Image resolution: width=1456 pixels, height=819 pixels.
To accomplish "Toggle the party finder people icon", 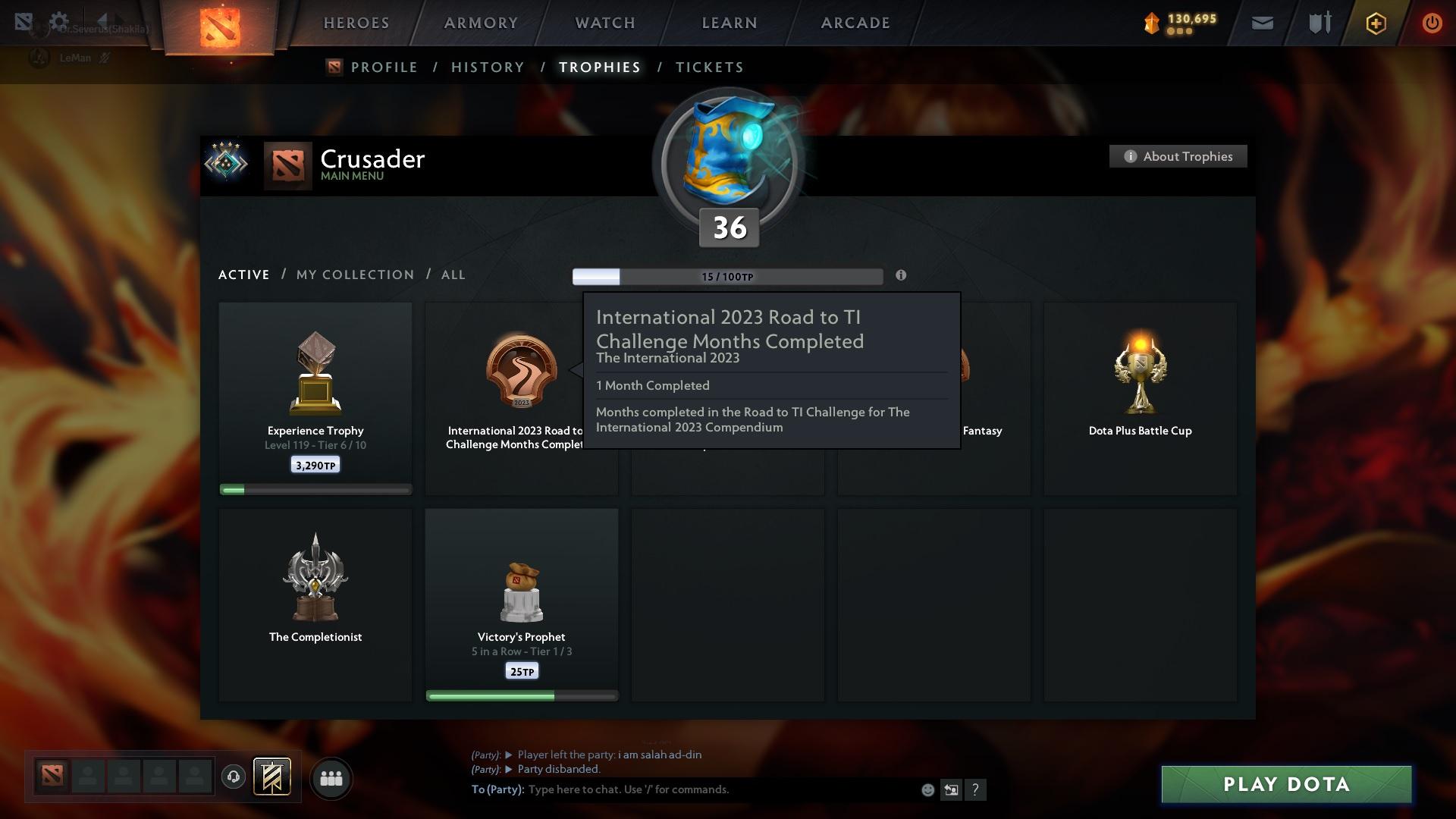I will [x=331, y=777].
